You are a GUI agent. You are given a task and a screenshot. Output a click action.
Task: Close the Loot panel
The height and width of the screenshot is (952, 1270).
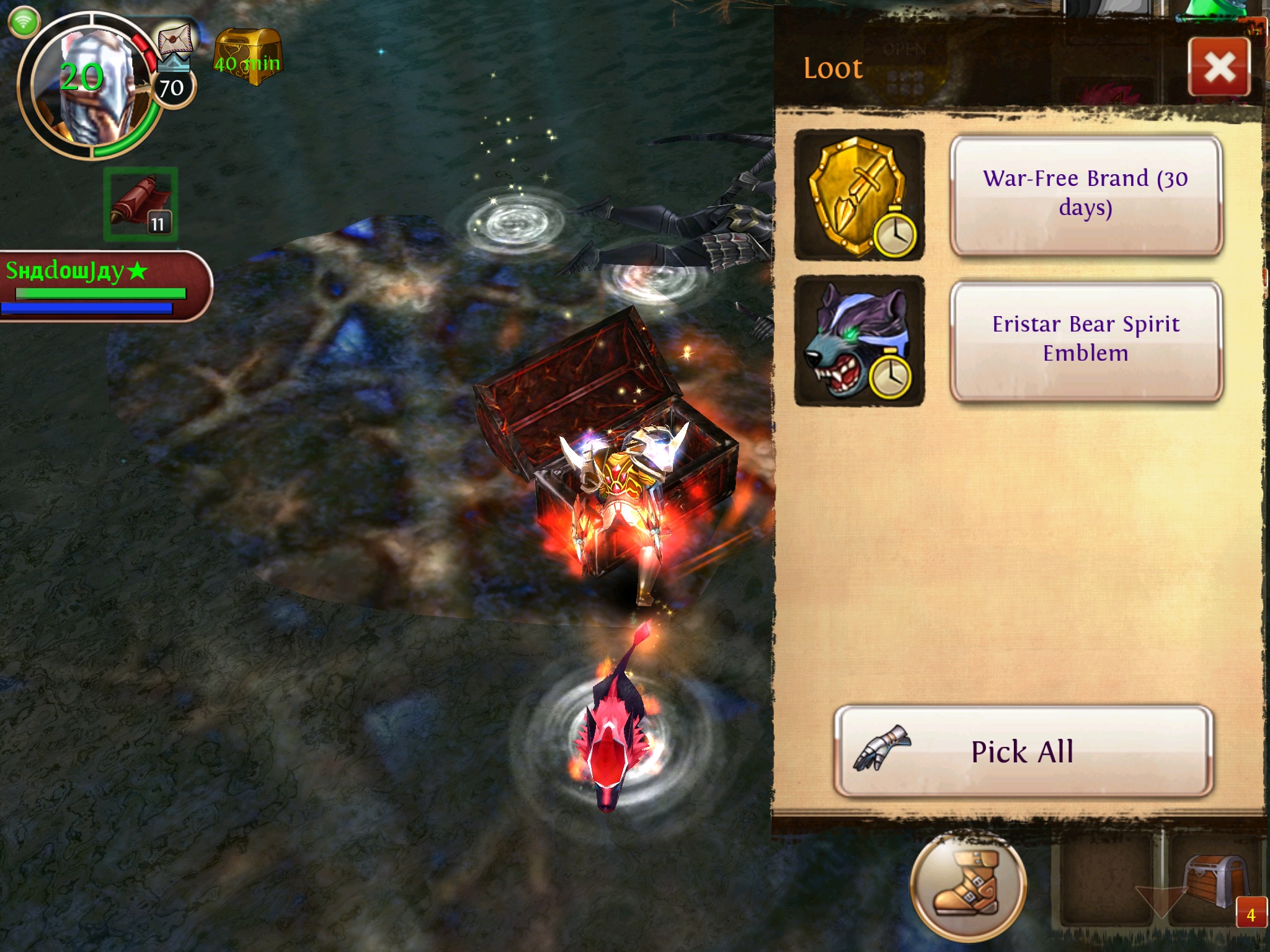[x=1219, y=67]
